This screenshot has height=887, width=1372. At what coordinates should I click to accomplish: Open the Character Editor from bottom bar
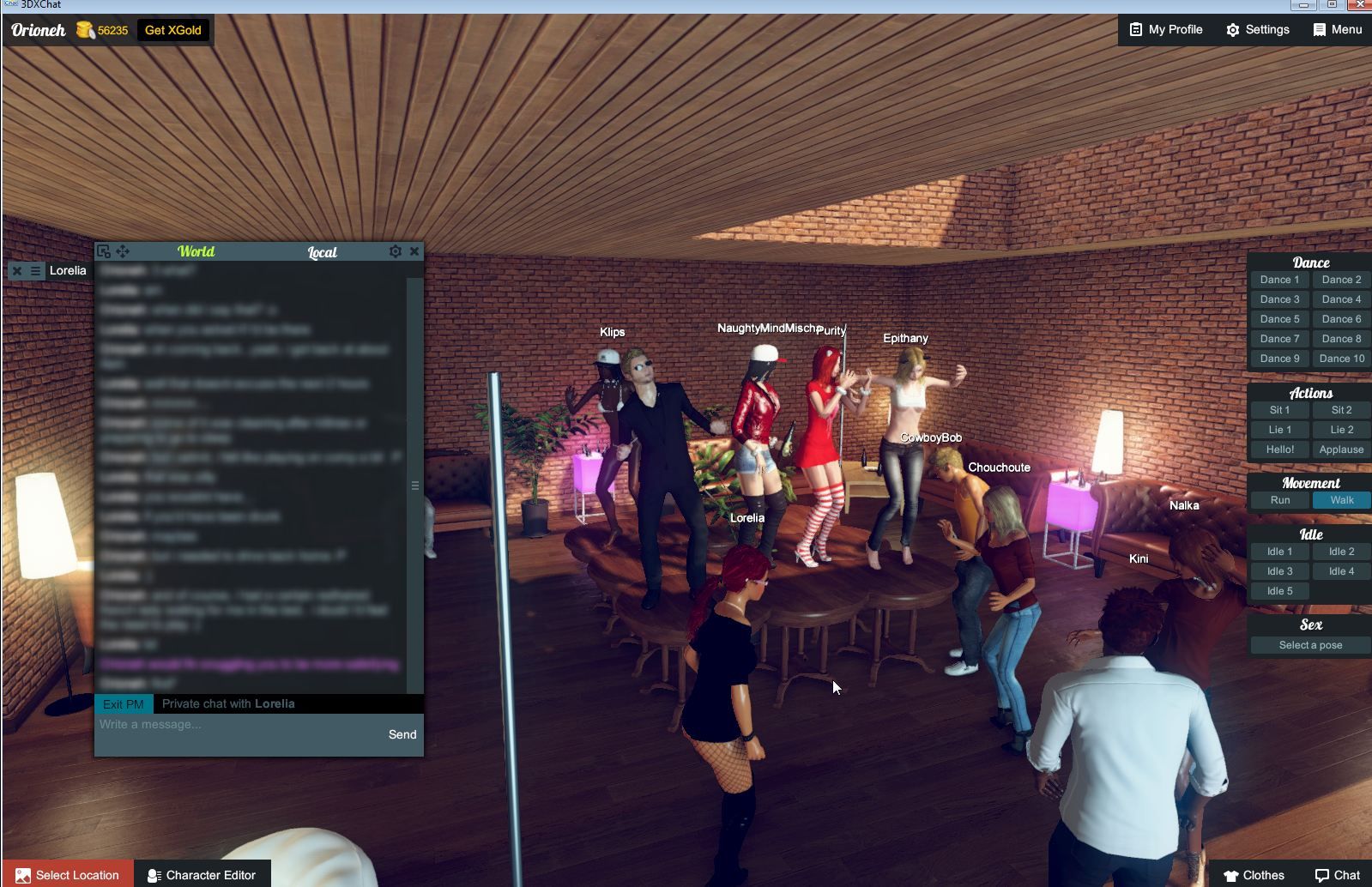[202, 874]
